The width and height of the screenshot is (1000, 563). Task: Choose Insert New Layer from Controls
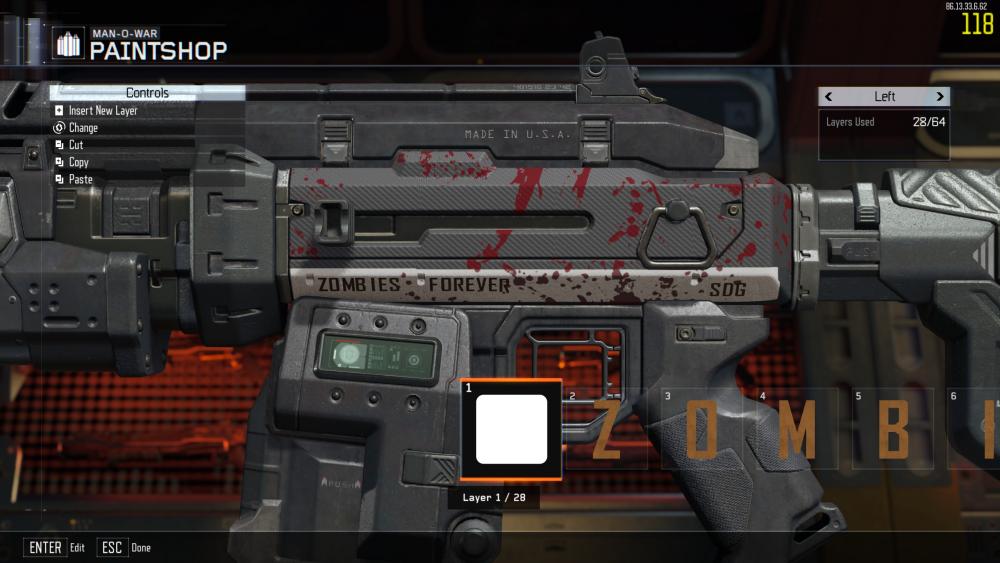102,111
